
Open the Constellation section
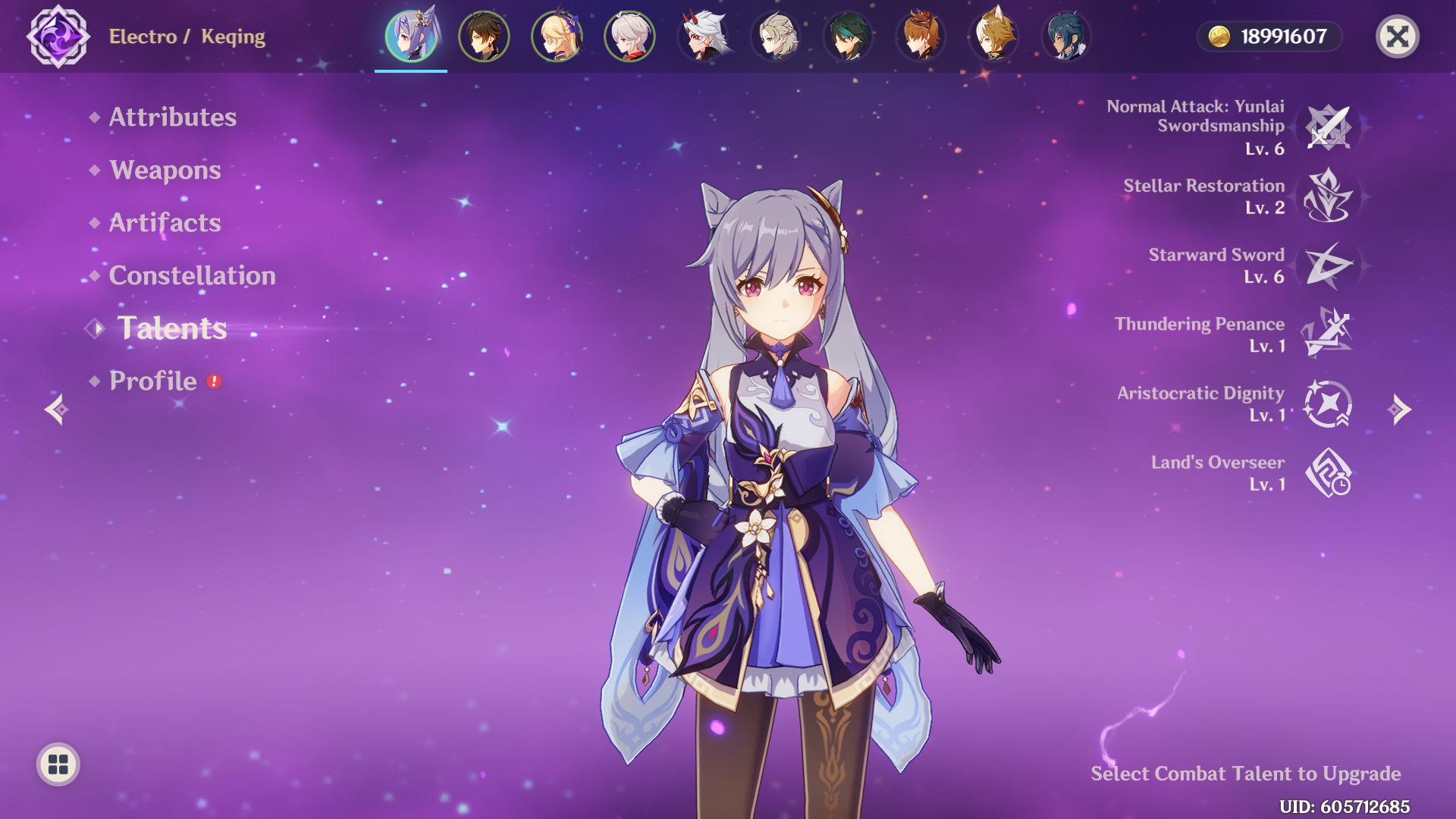click(193, 276)
